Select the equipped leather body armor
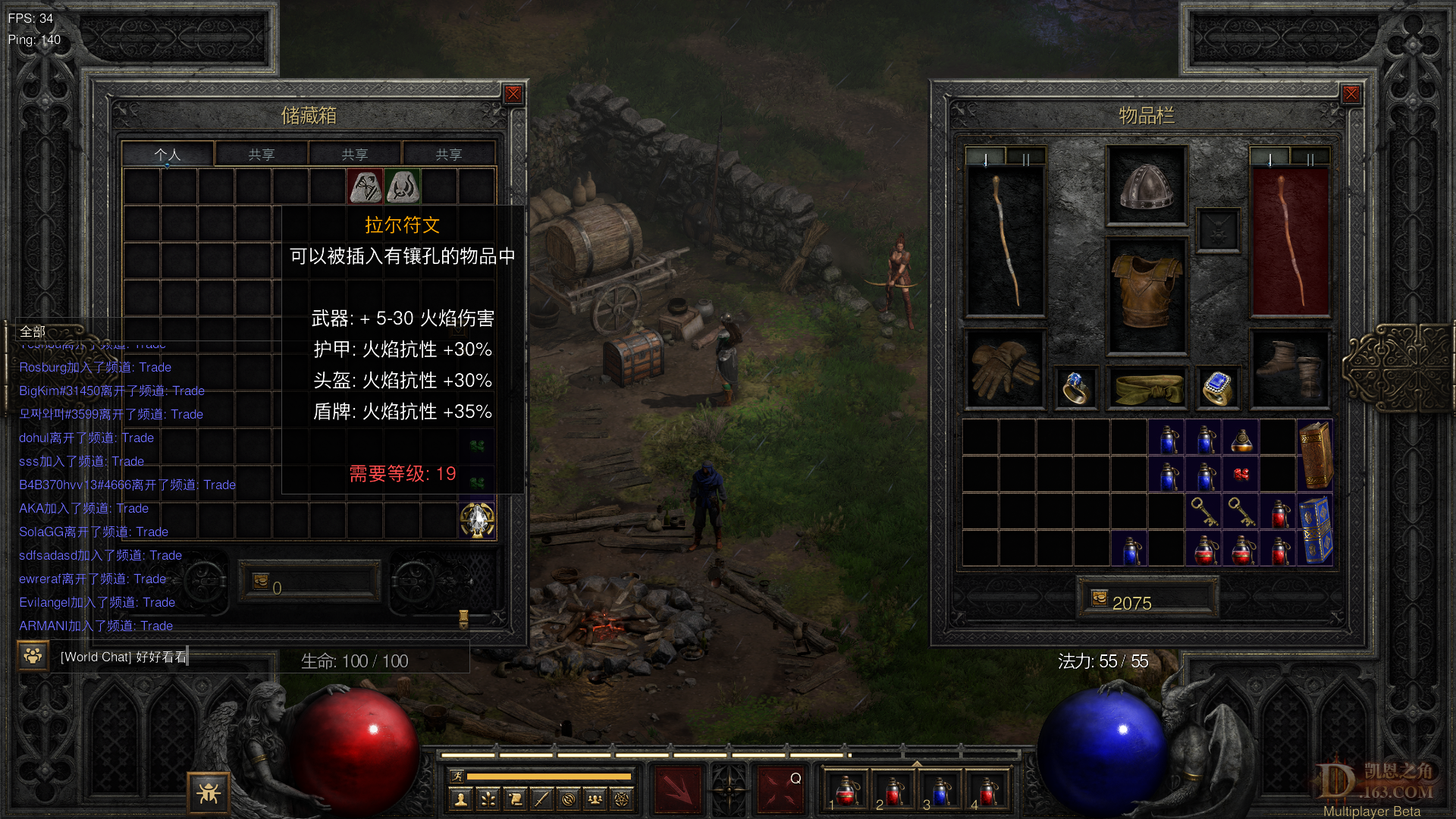Image resolution: width=1456 pixels, height=819 pixels. (x=1146, y=294)
